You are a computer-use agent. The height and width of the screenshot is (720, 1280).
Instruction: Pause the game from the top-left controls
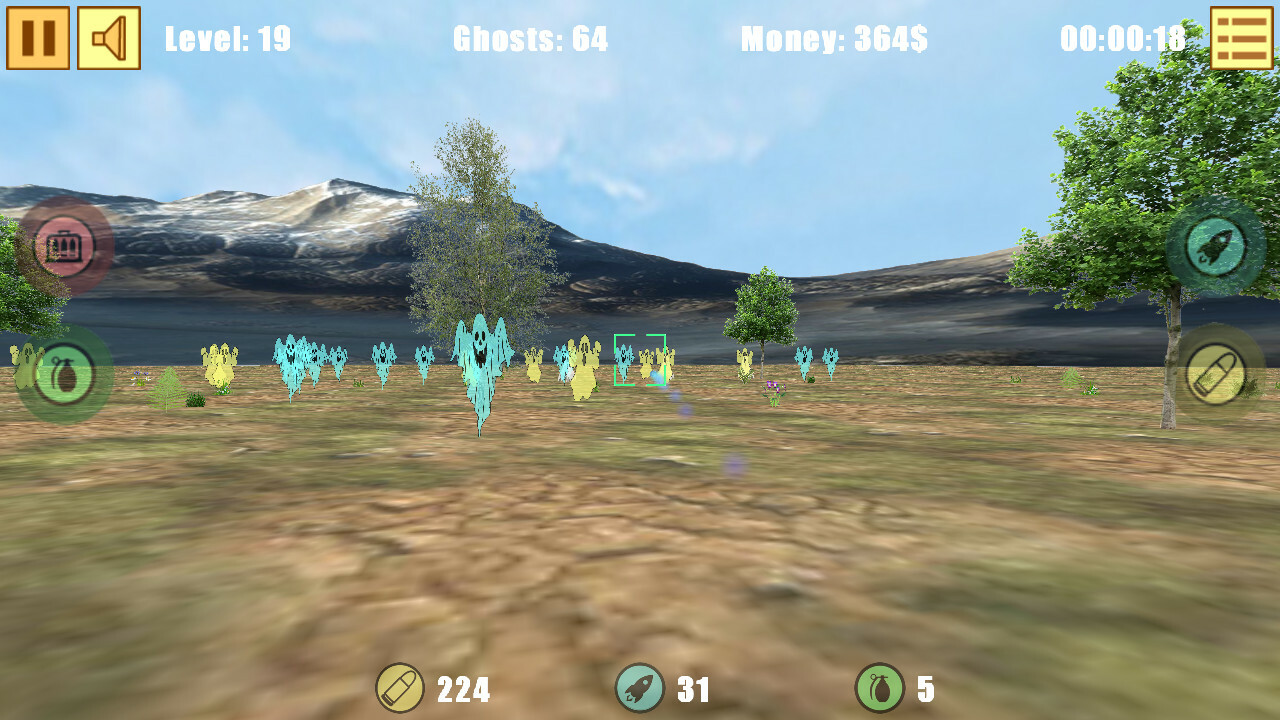point(37,36)
